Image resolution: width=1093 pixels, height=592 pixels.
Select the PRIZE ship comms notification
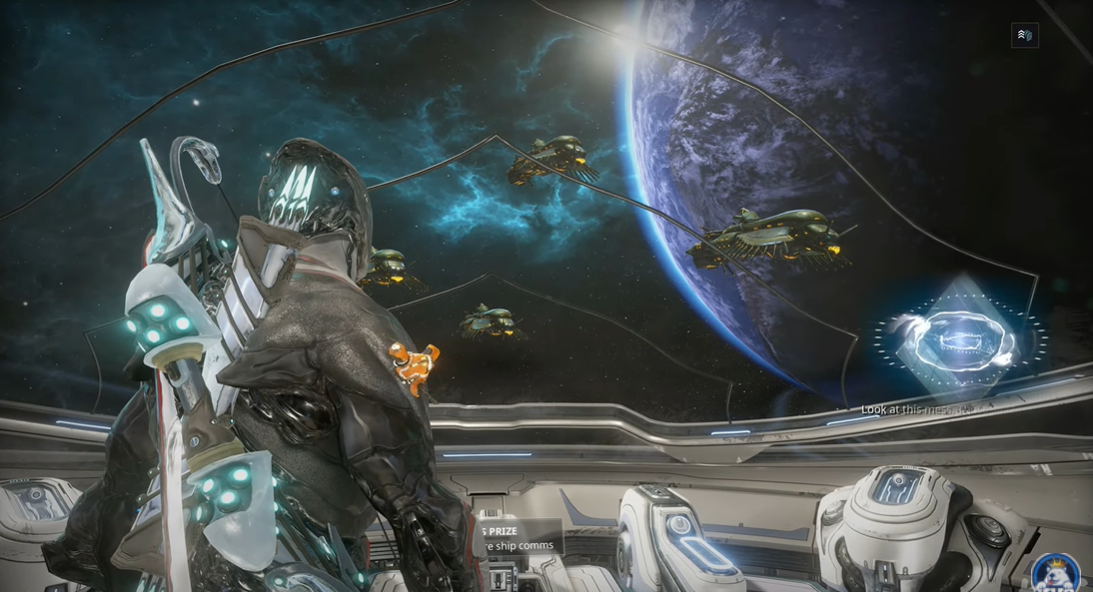[515, 538]
